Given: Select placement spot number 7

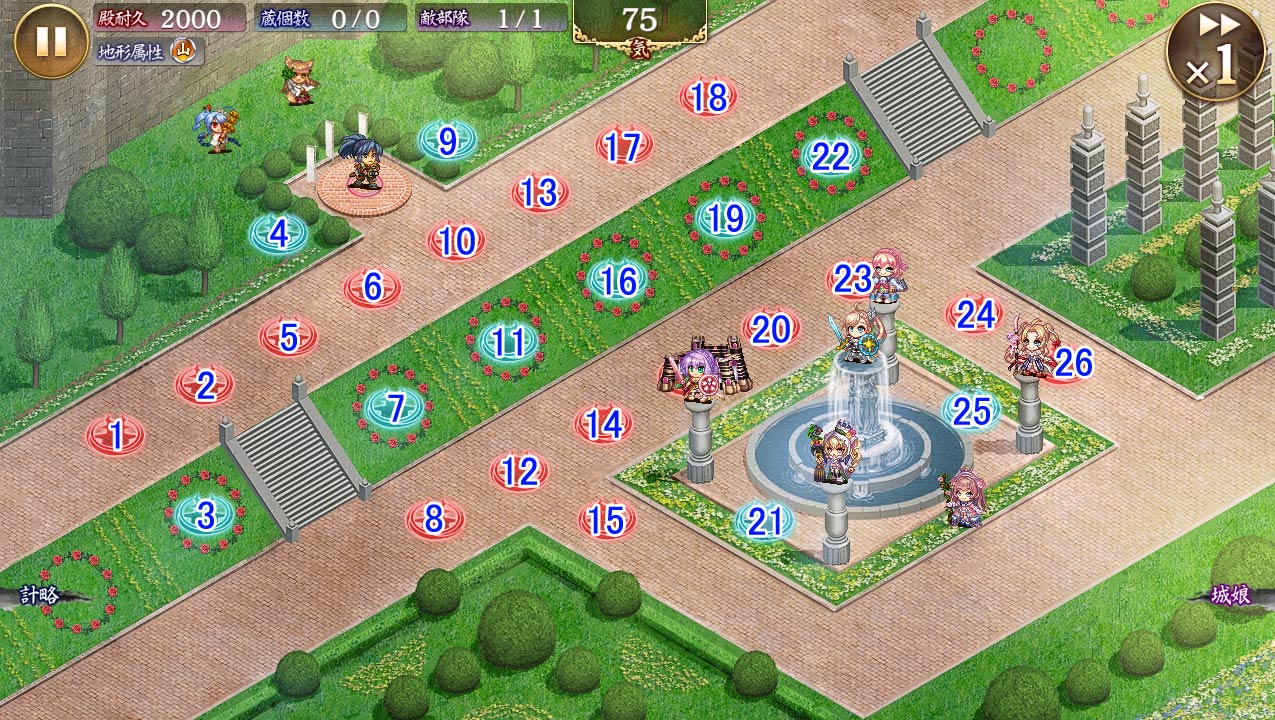Looking at the screenshot, I should click(x=395, y=408).
